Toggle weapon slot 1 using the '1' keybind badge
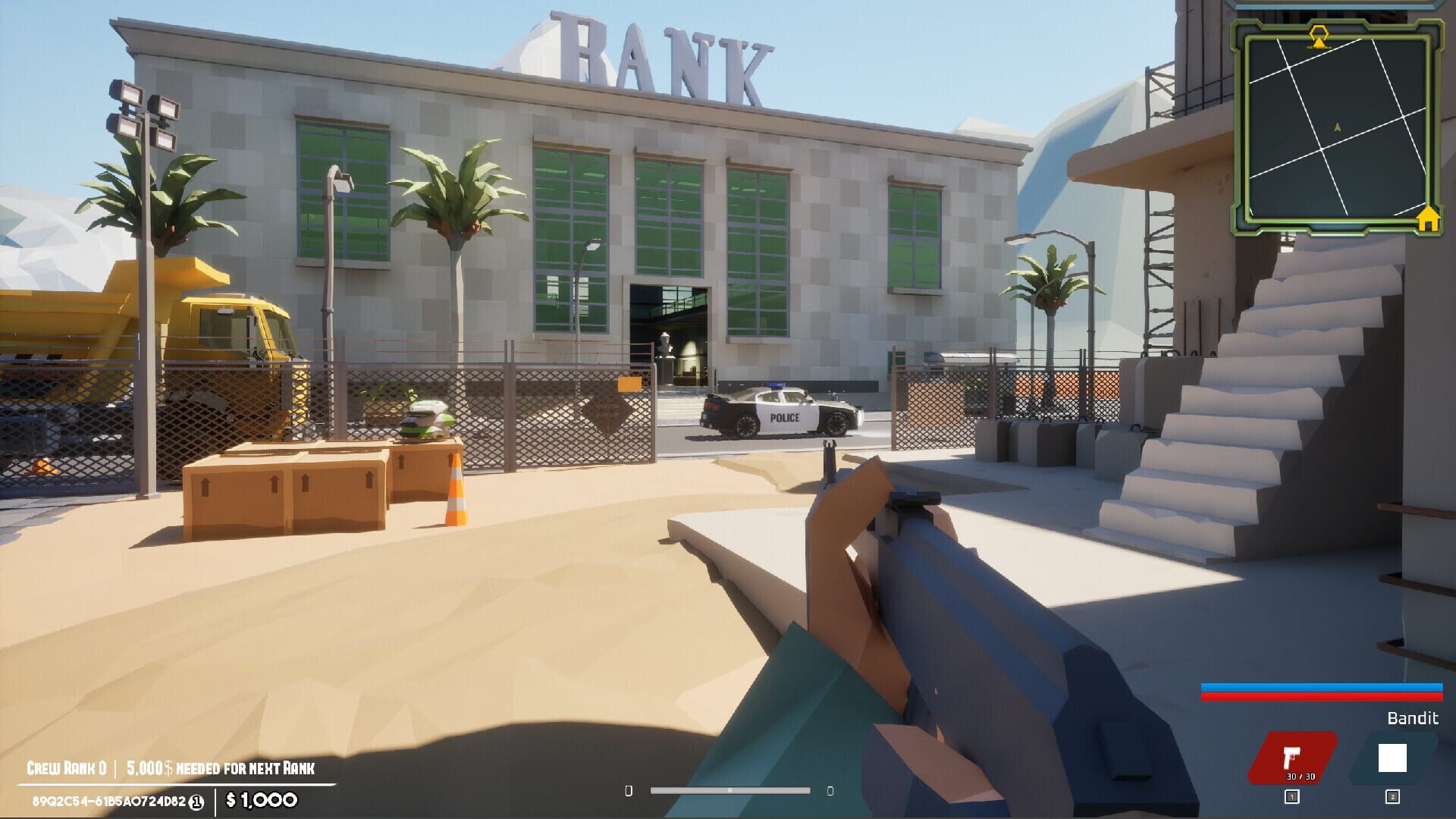Screen dimensions: 1456x819 1291,796
